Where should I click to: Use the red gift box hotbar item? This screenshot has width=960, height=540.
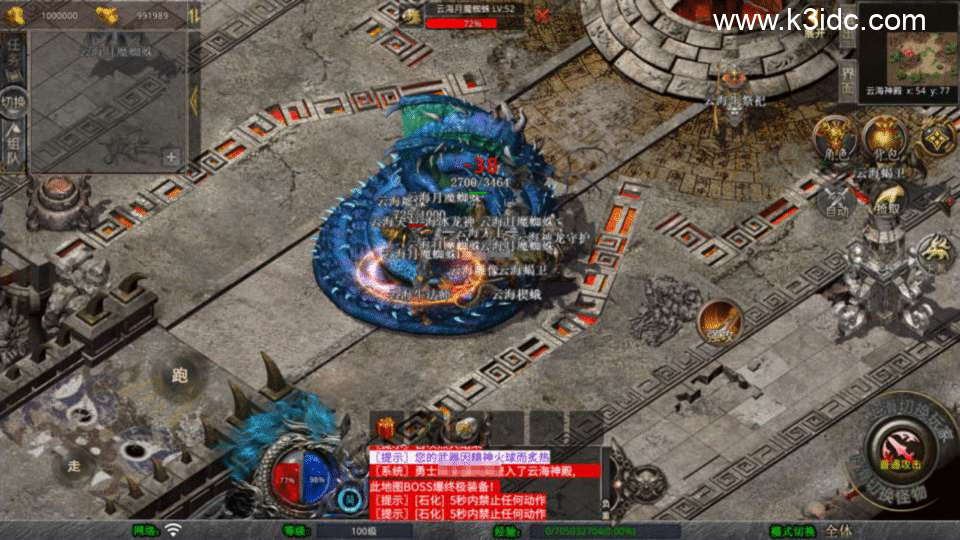[x=387, y=426]
